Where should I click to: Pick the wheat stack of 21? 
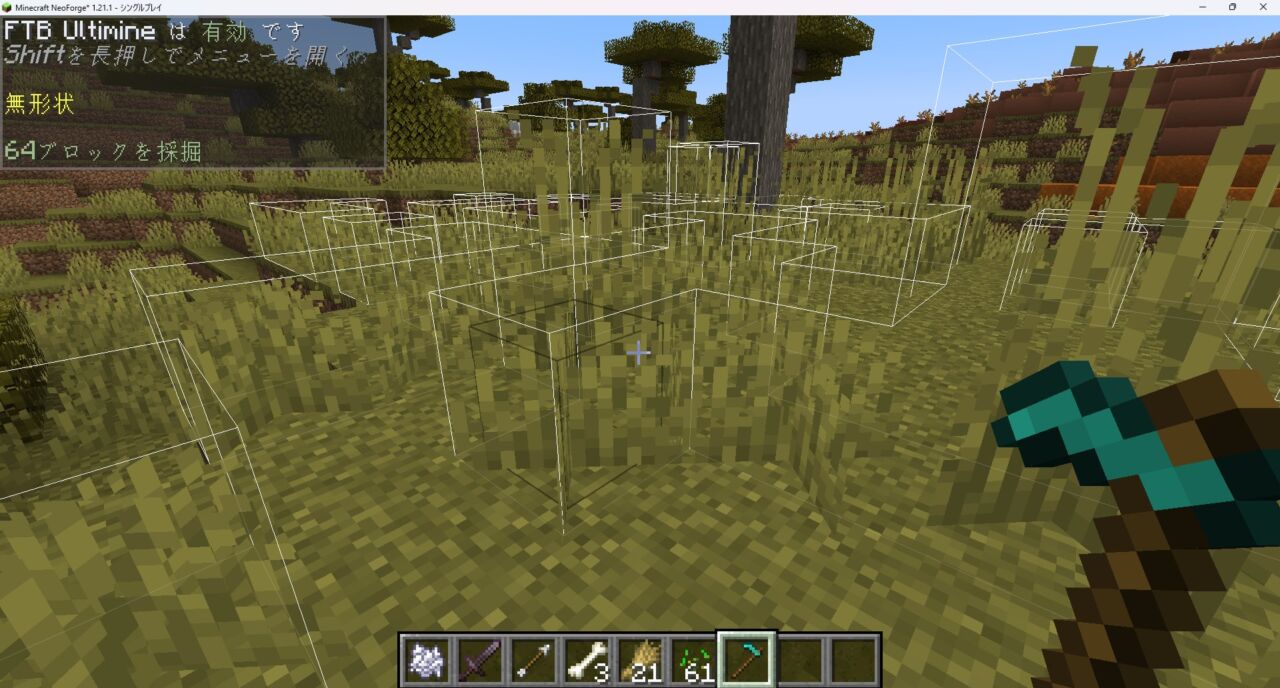640,660
